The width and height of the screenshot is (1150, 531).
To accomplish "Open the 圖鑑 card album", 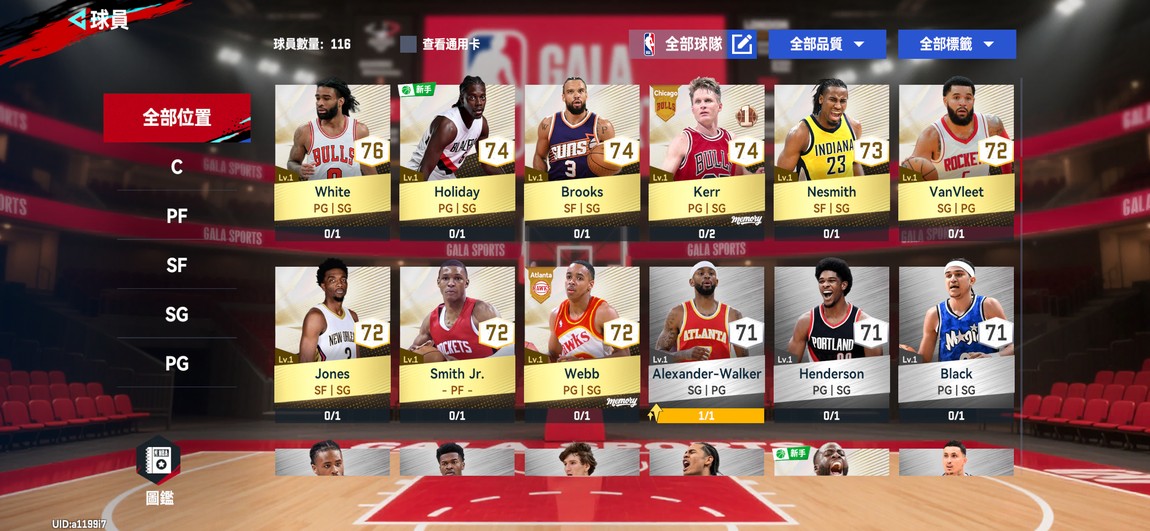I will 159,470.
